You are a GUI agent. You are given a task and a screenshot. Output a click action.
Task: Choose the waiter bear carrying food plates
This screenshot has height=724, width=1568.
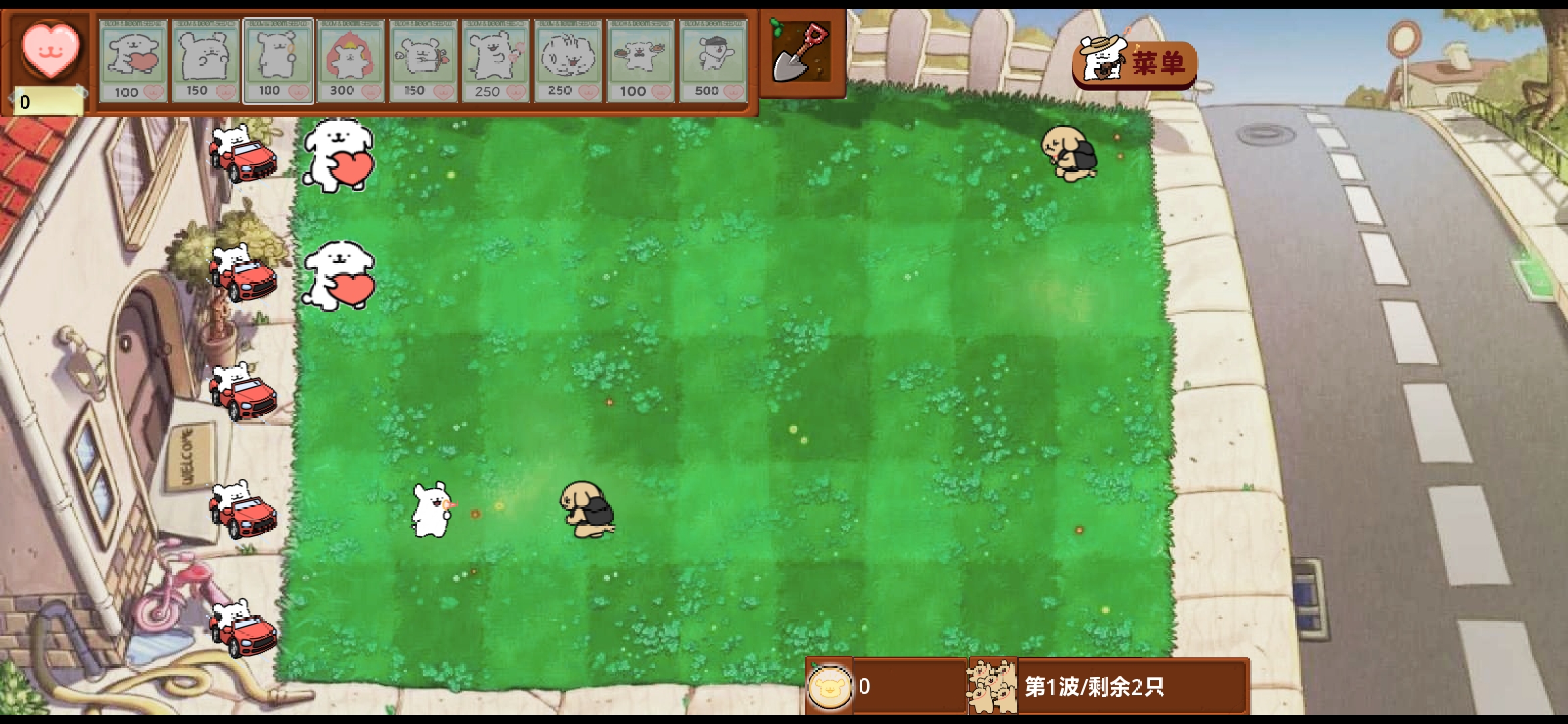641,60
